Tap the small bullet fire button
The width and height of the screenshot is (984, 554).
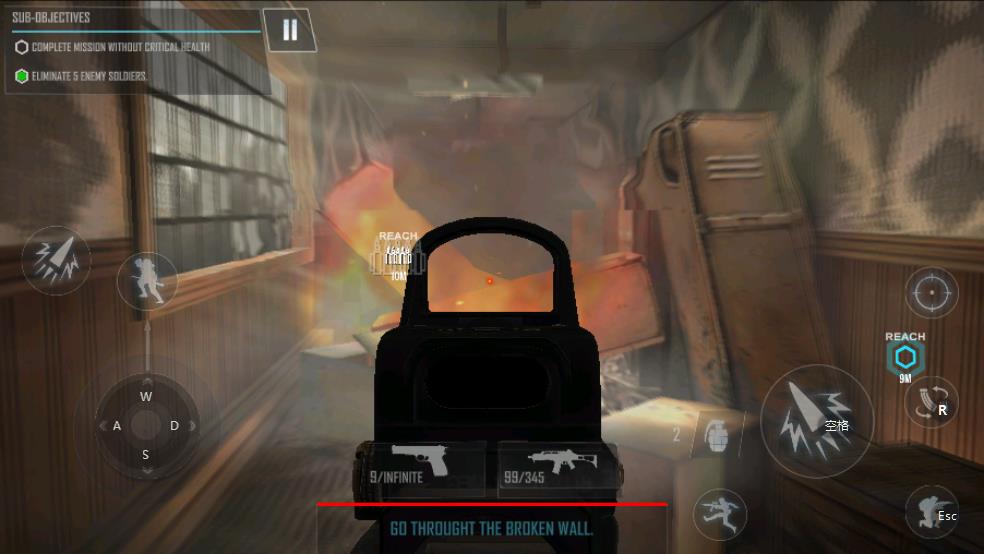click(56, 260)
